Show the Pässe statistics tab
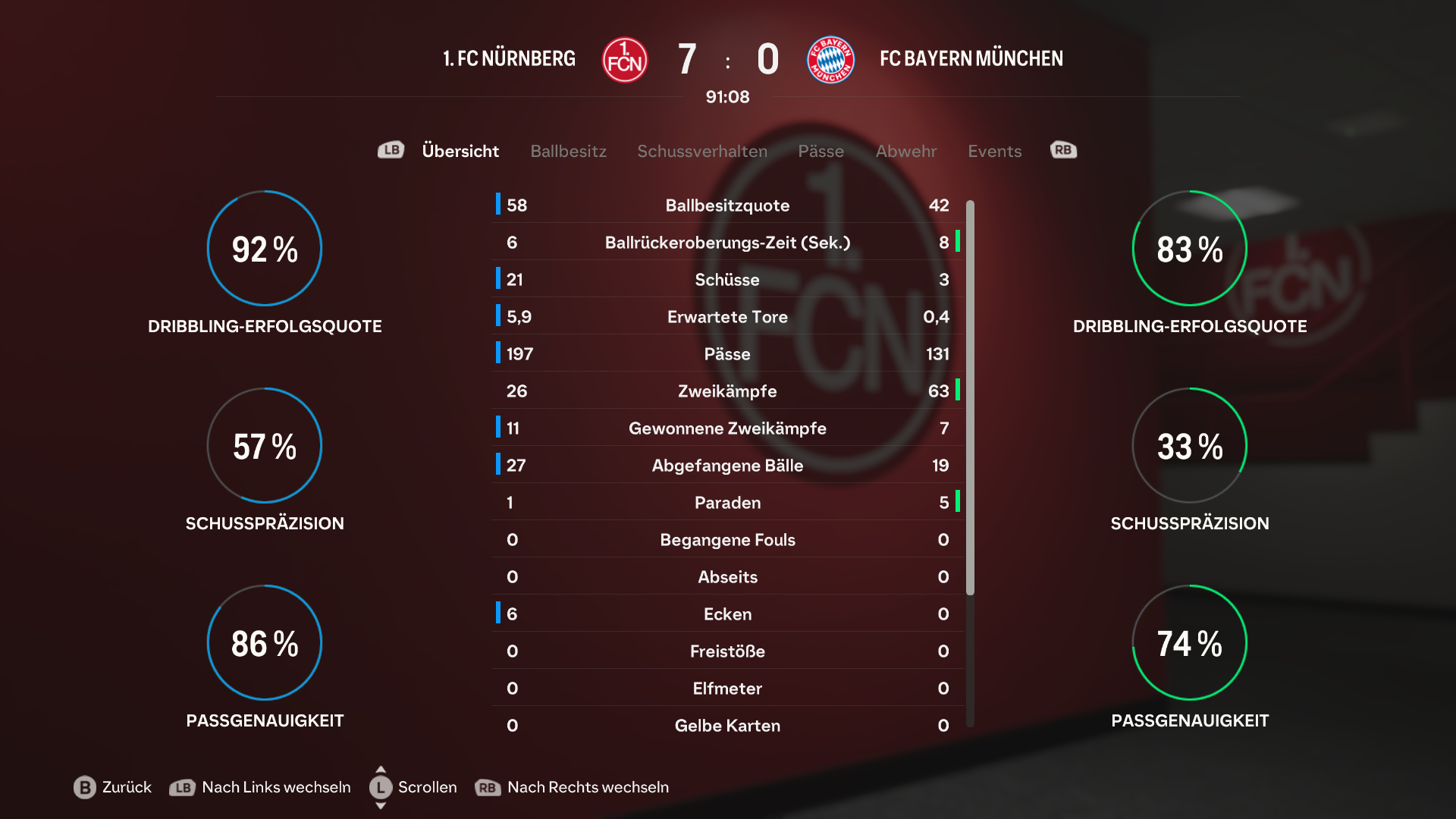This screenshot has width=1456, height=819. 821,151
